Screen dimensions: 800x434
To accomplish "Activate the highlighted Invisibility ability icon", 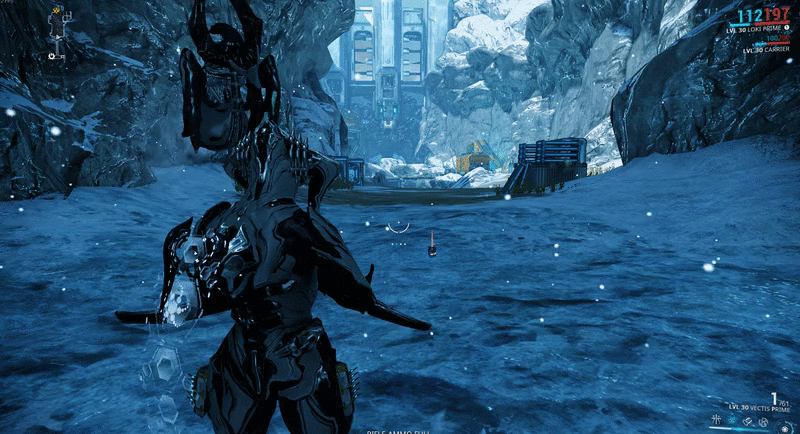I will 731,421.
